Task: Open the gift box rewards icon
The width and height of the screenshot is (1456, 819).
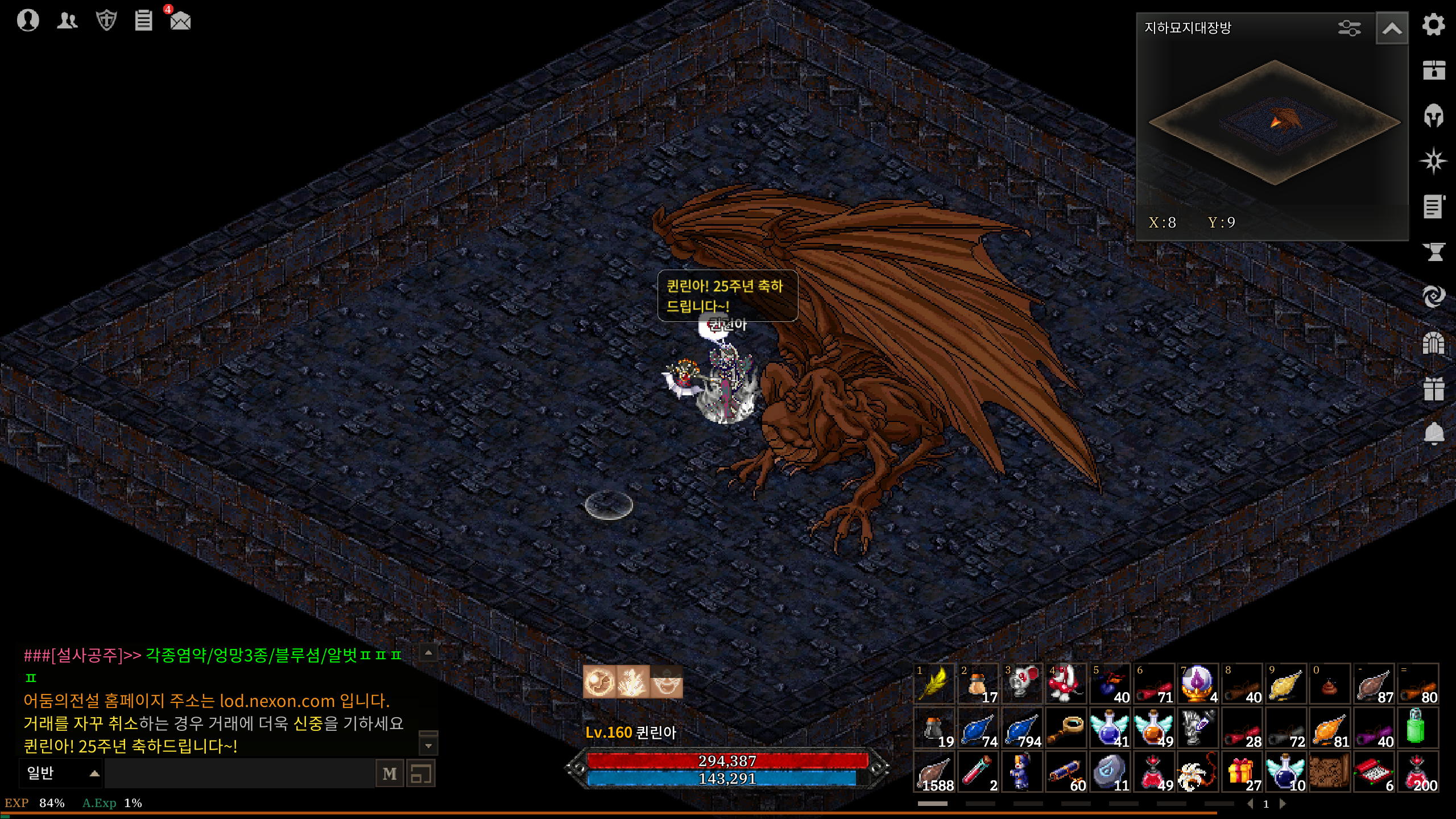Action: pos(1433,389)
